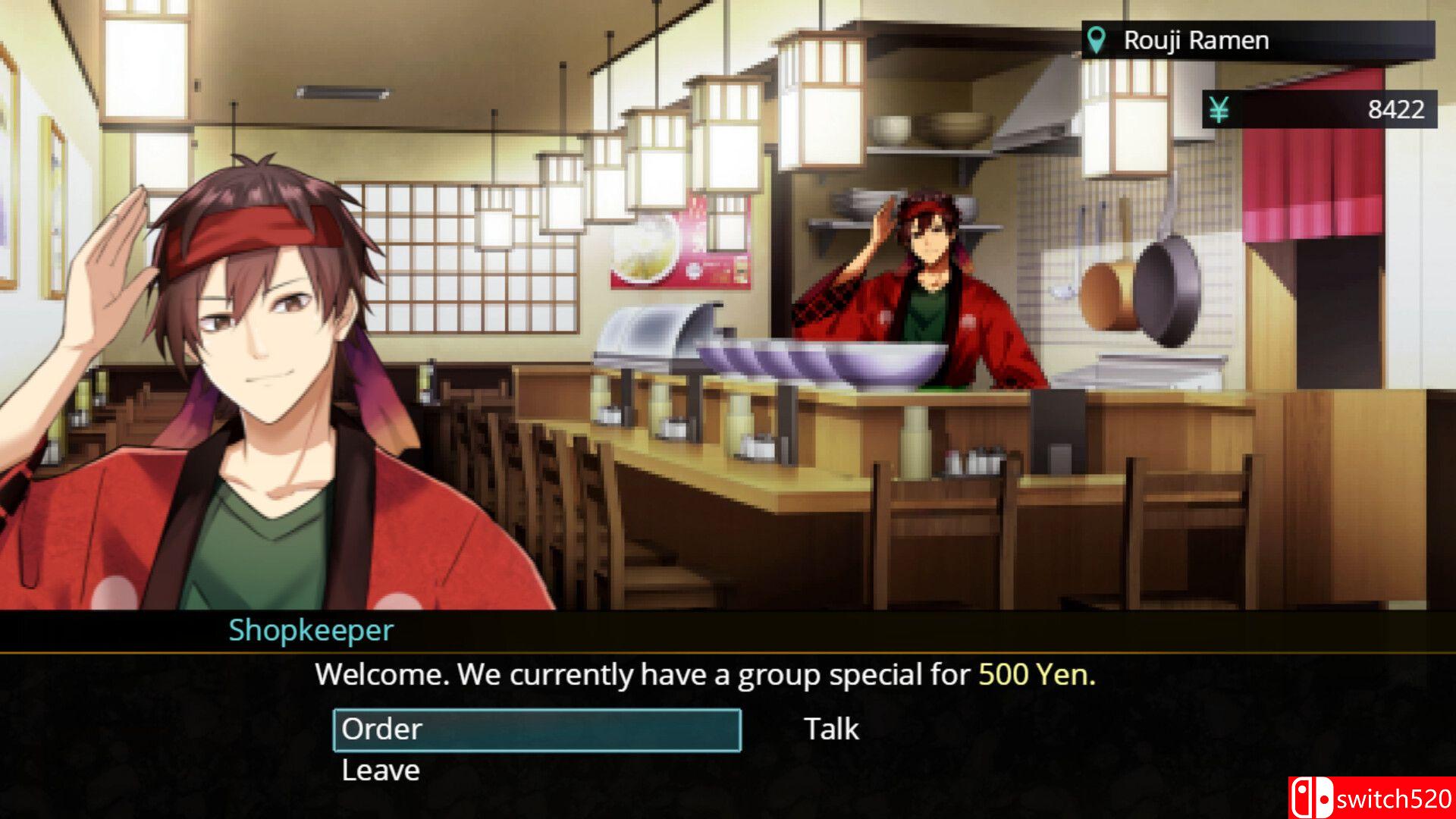Viewport: 1456px width, 819px height.
Task: Select Talk with the shopkeeper
Action: [x=831, y=730]
